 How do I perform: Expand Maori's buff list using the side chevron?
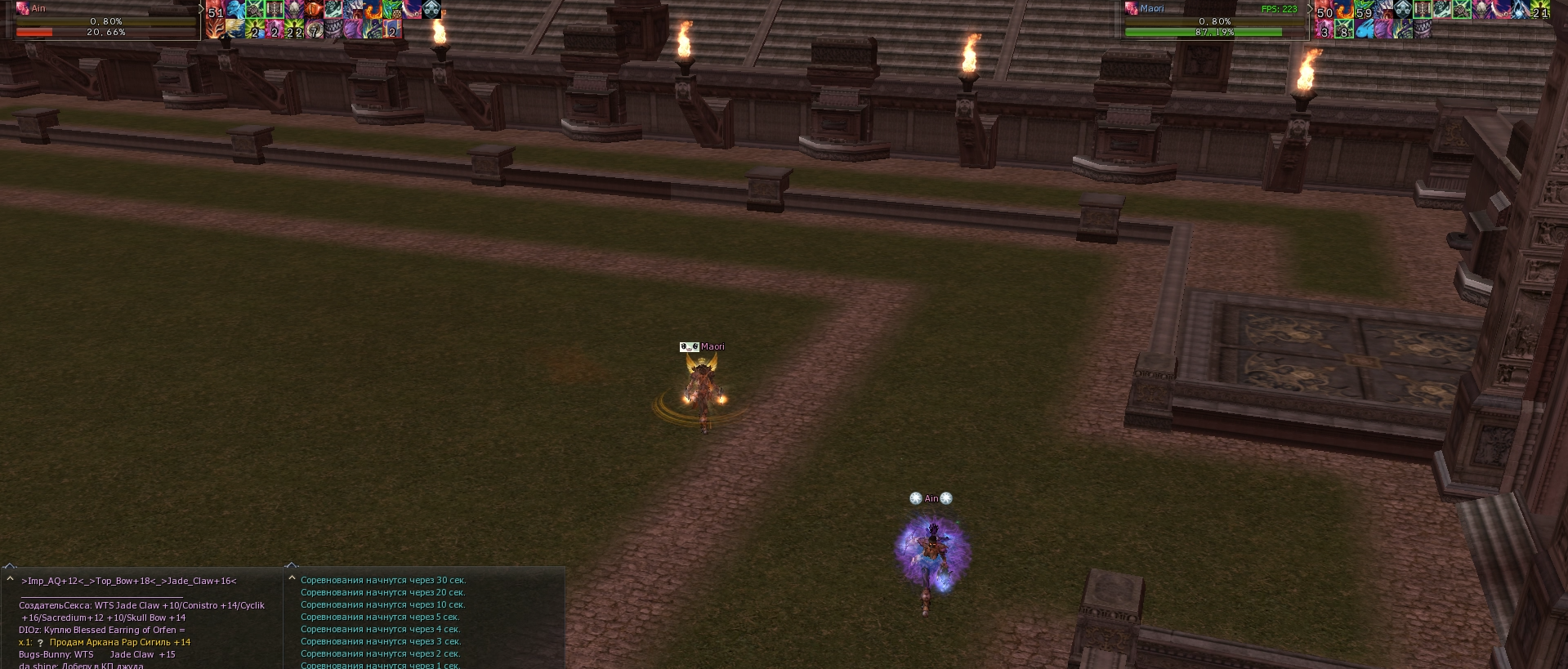(1311, 9)
